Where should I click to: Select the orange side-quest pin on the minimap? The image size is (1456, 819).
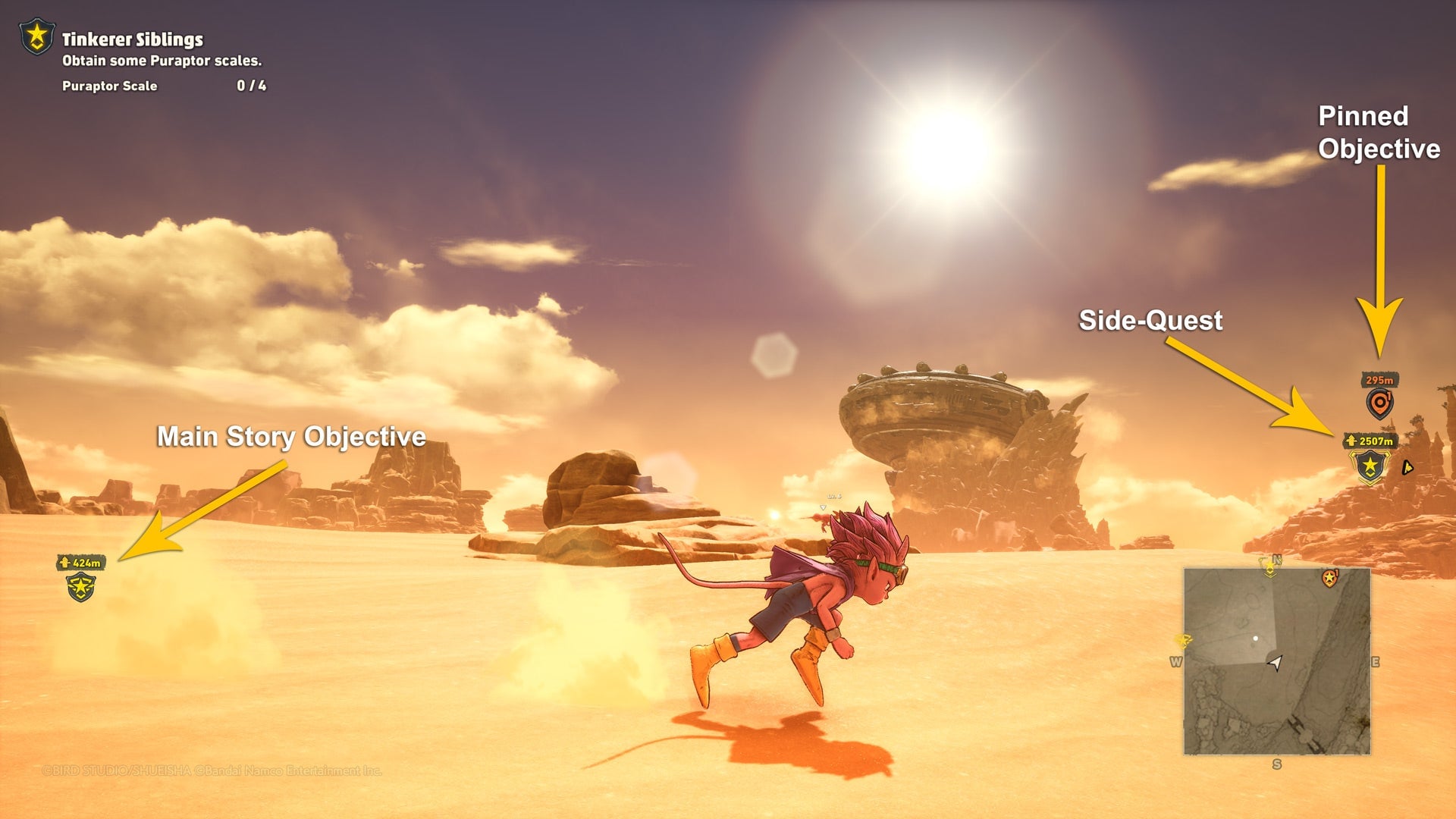pyautogui.click(x=1329, y=578)
